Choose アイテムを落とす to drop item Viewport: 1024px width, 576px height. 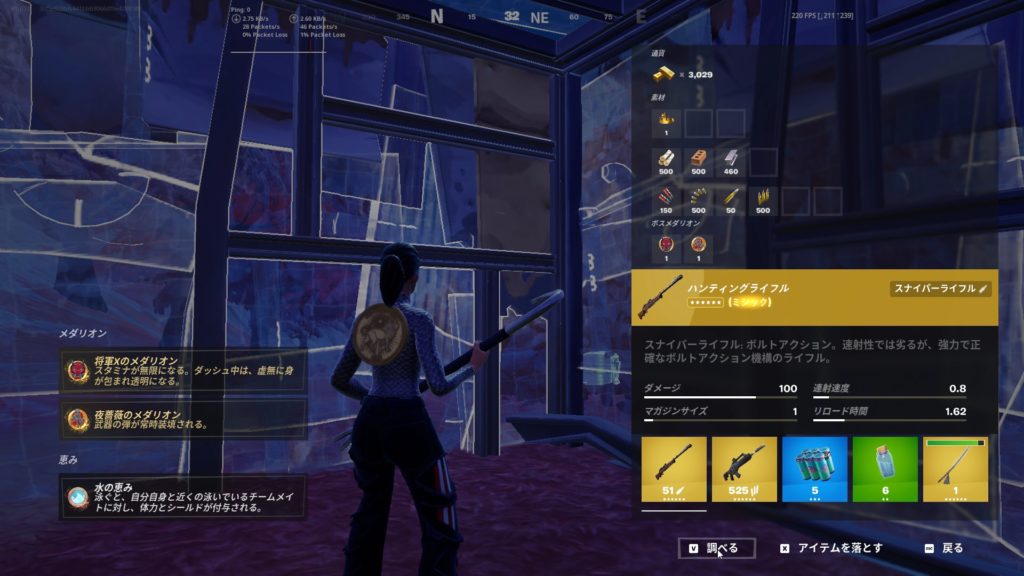[x=832, y=548]
